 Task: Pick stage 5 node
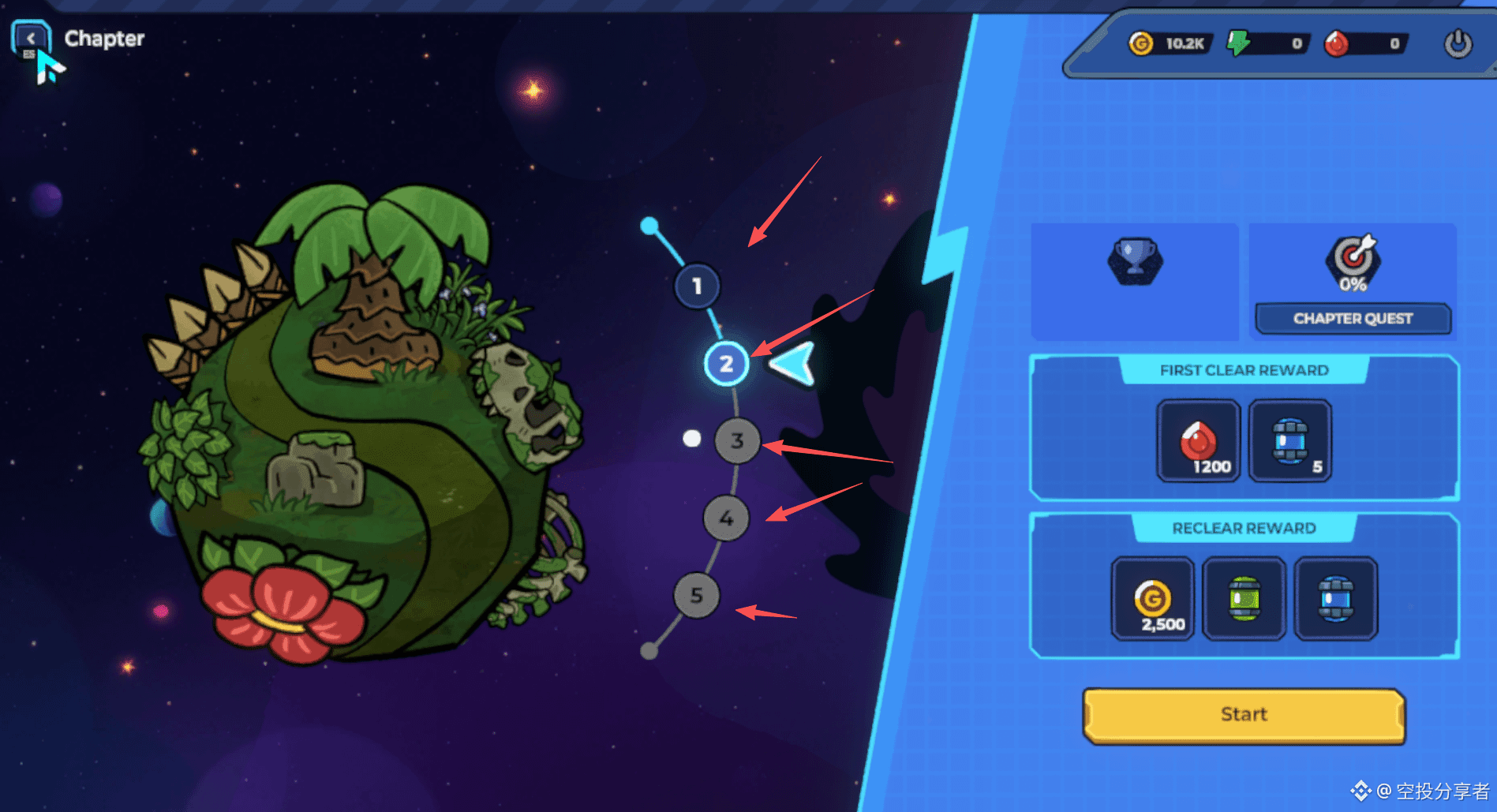click(x=696, y=595)
